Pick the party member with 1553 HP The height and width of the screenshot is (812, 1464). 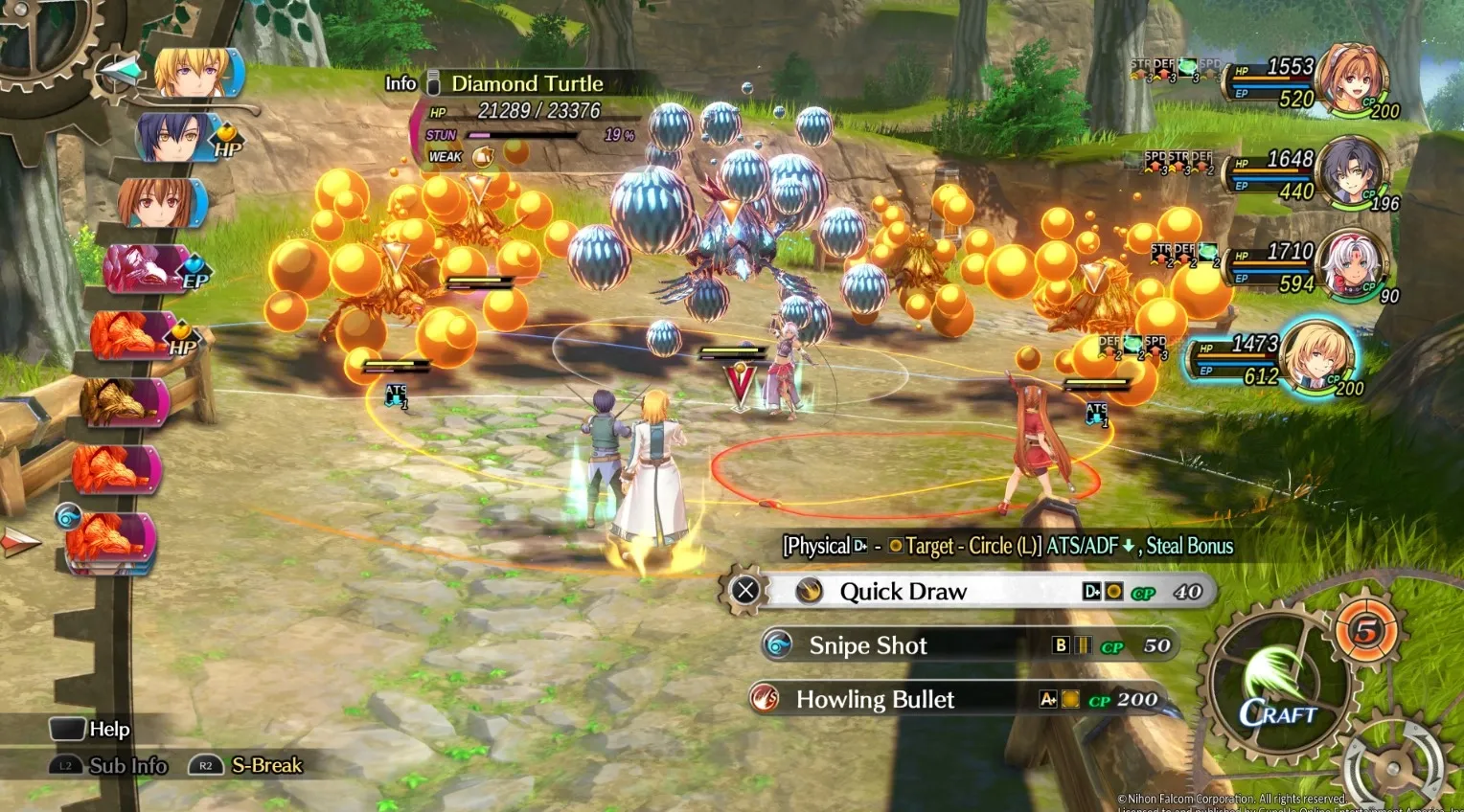(1353, 81)
